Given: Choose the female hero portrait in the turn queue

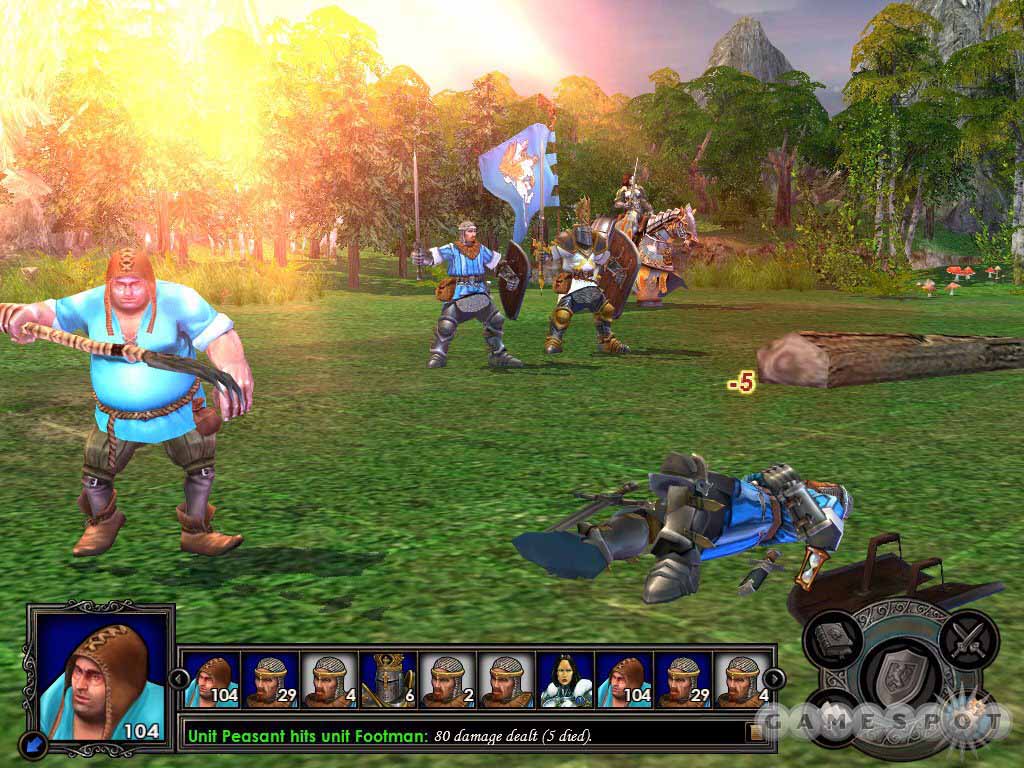Looking at the screenshot, I should [565, 680].
